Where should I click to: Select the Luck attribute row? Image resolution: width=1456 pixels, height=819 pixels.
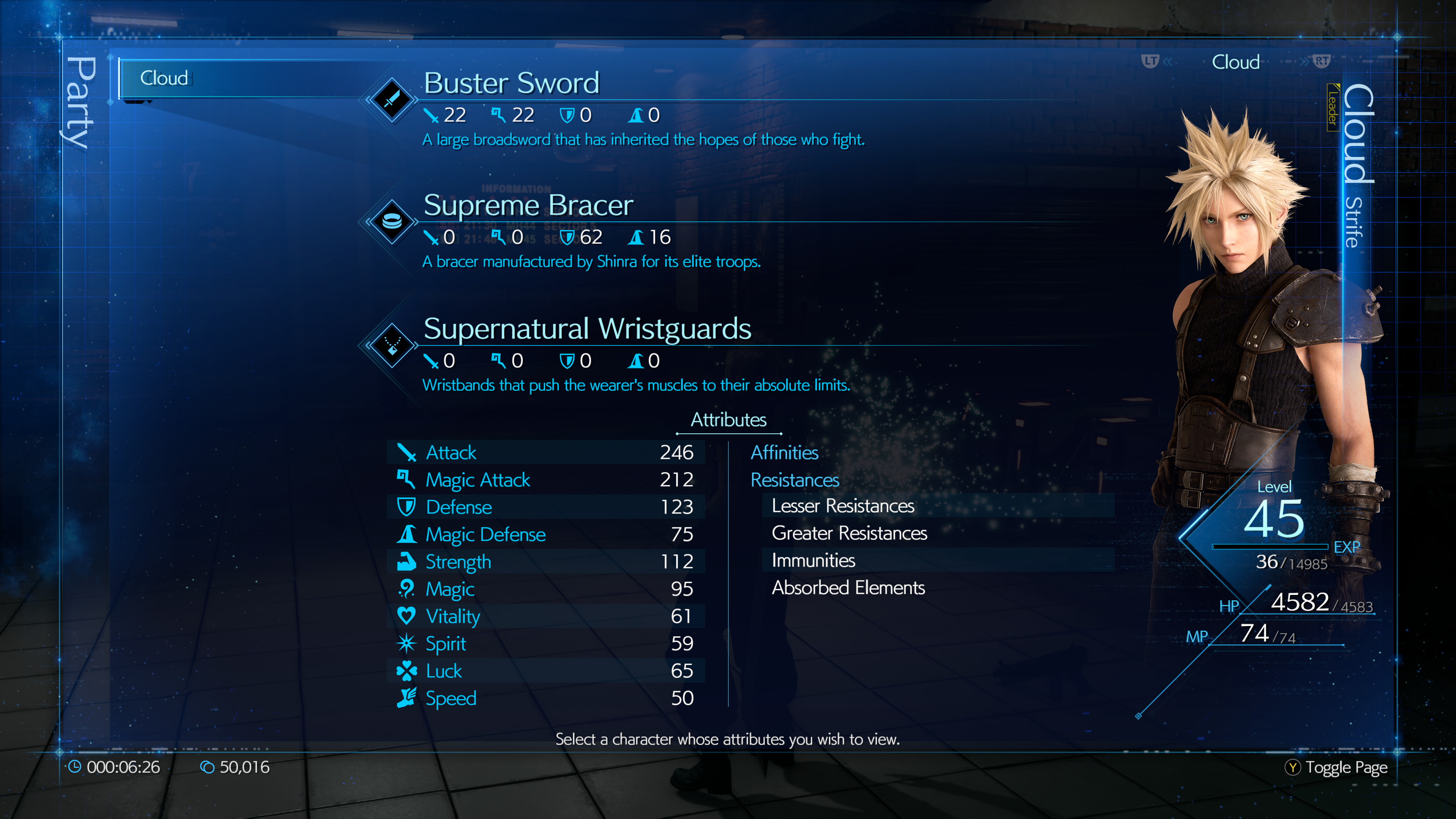[x=546, y=671]
